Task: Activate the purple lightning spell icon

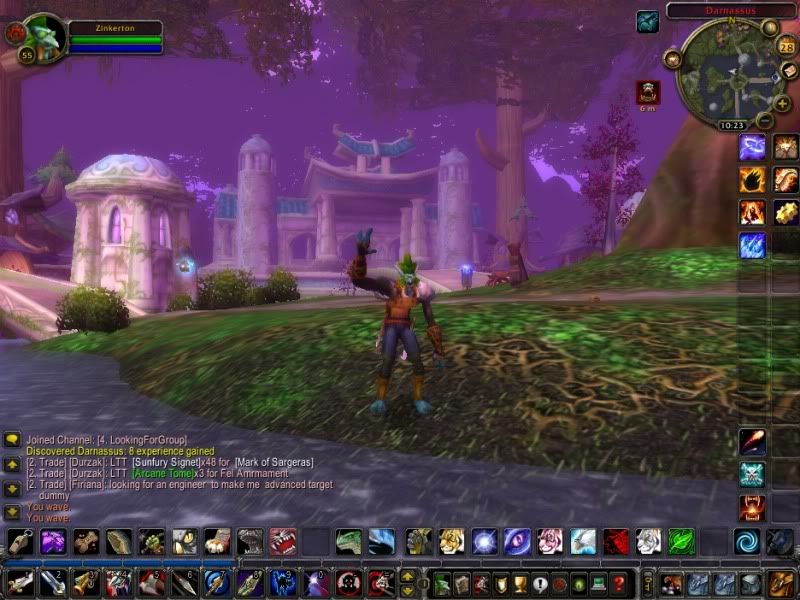Action: (752, 147)
